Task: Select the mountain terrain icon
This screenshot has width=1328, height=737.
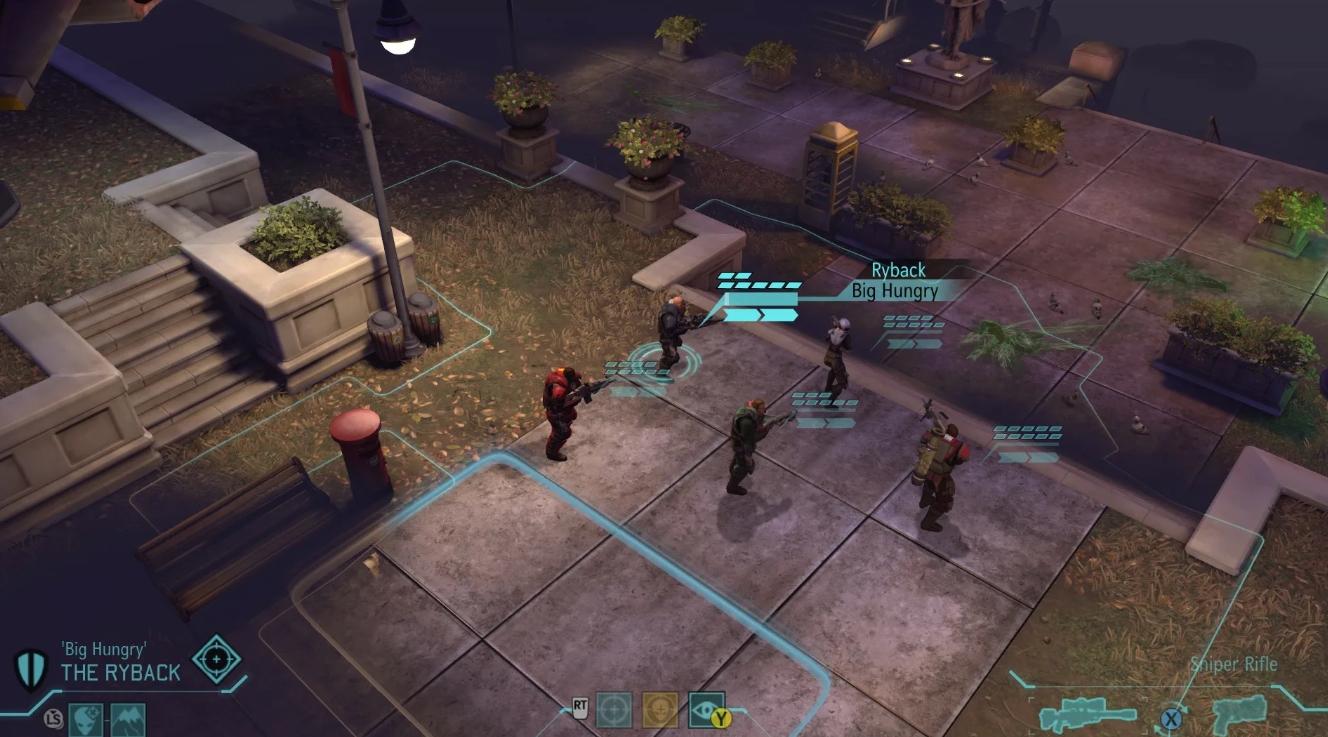Action: click(x=128, y=718)
